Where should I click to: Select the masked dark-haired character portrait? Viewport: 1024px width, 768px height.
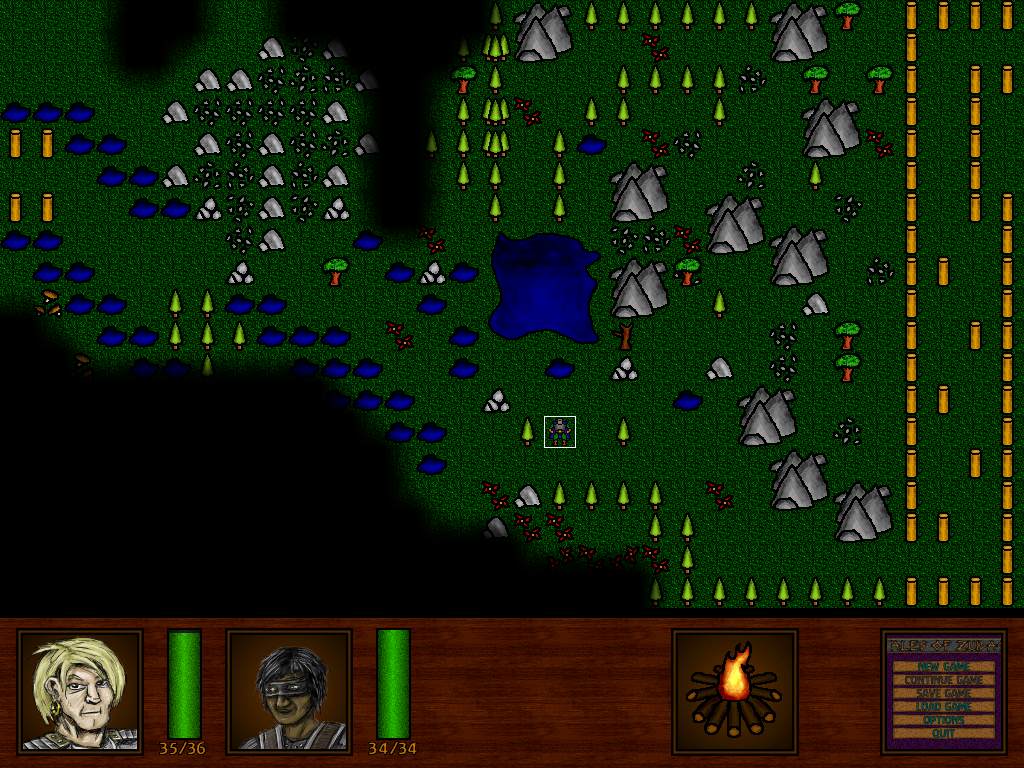[289, 691]
